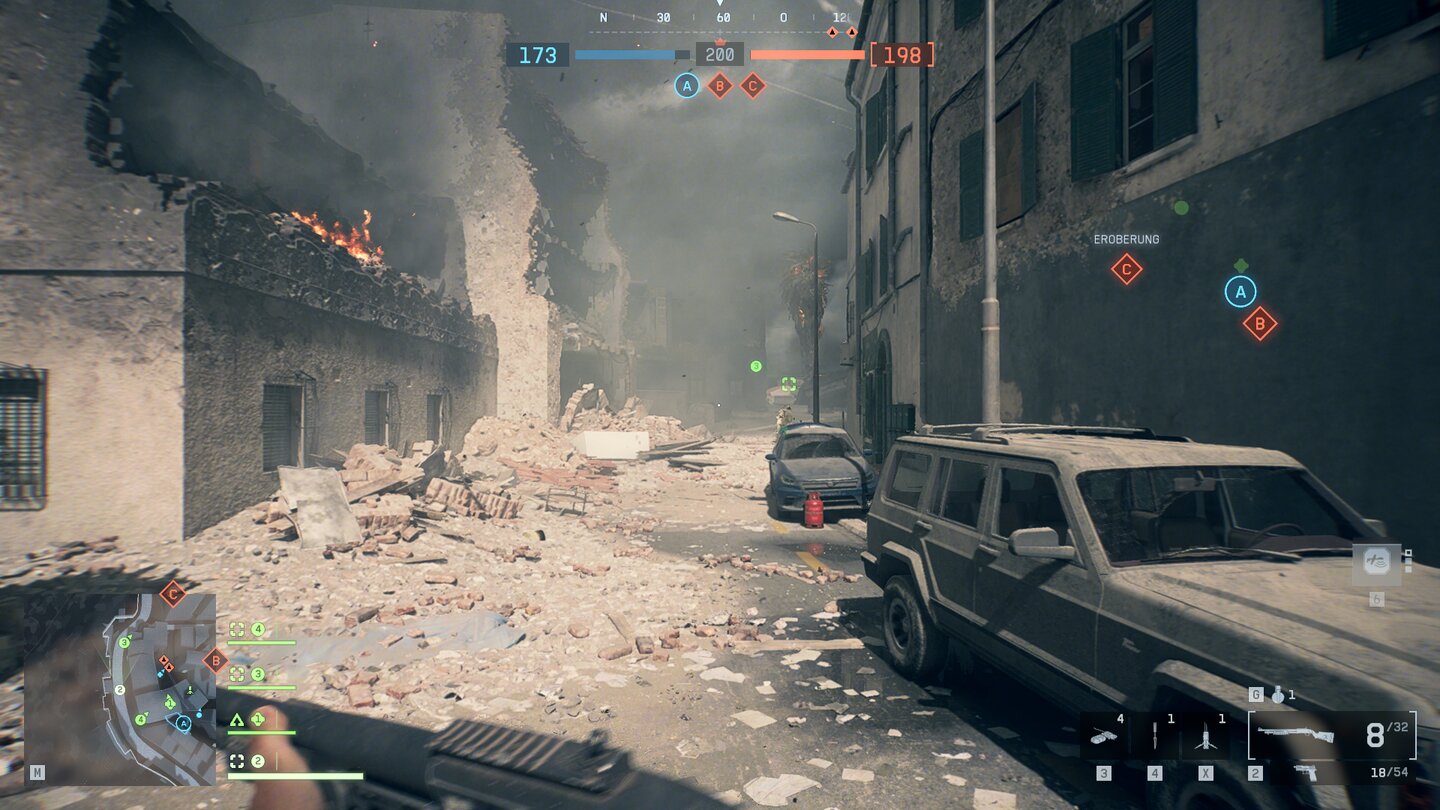This screenshot has width=1440, height=810.
Task: Click objective B below the score bar
Action: (719, 86)
